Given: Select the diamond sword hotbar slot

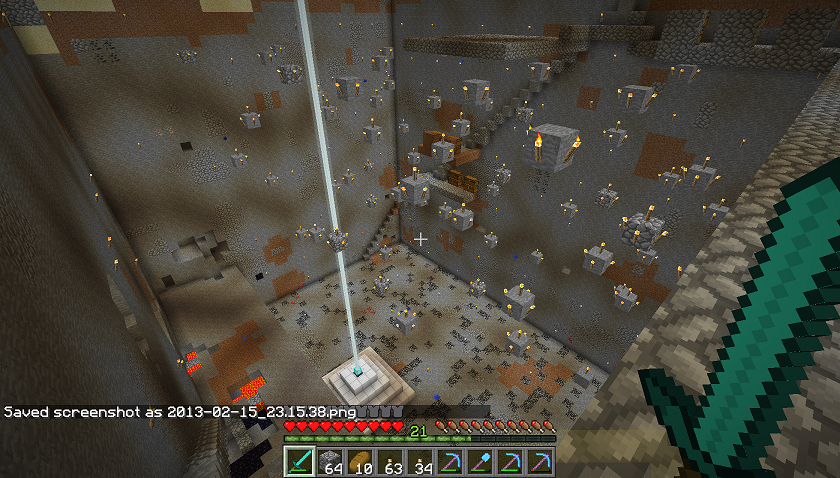Looking at the screenshot, I should [x=300, y=461].
